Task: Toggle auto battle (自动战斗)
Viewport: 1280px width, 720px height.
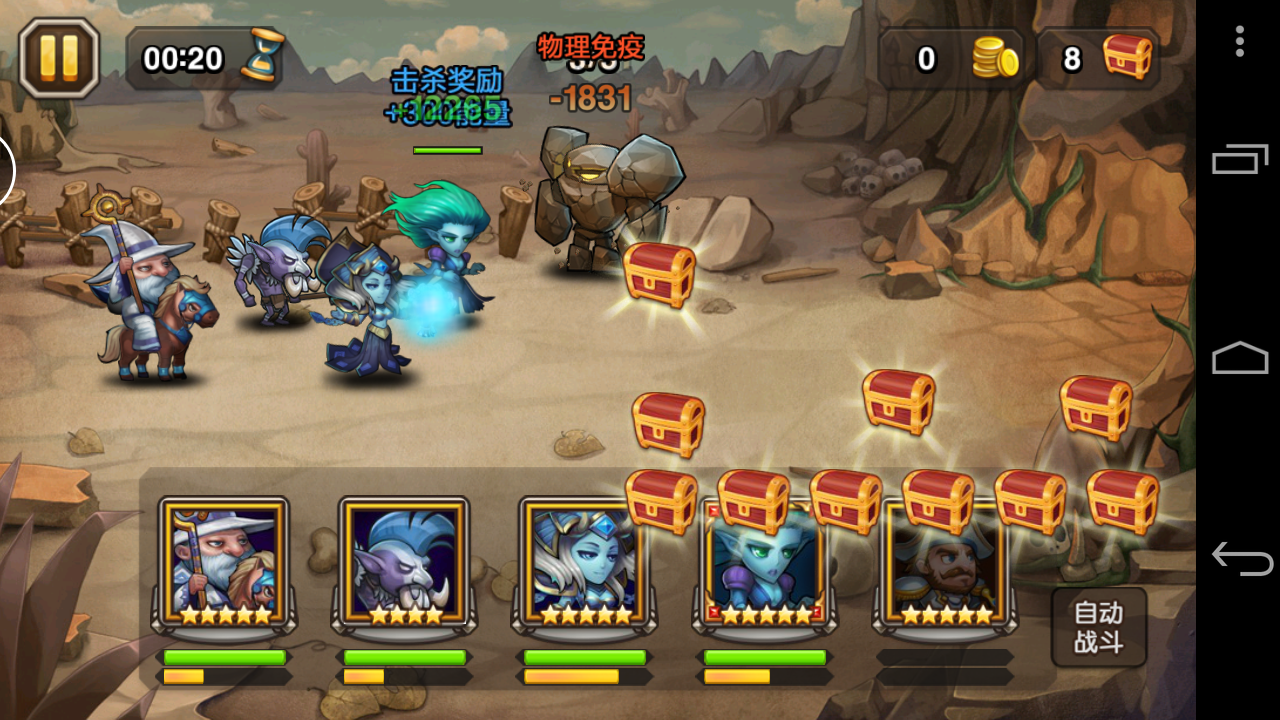Action: click(x=1098, y=627)
